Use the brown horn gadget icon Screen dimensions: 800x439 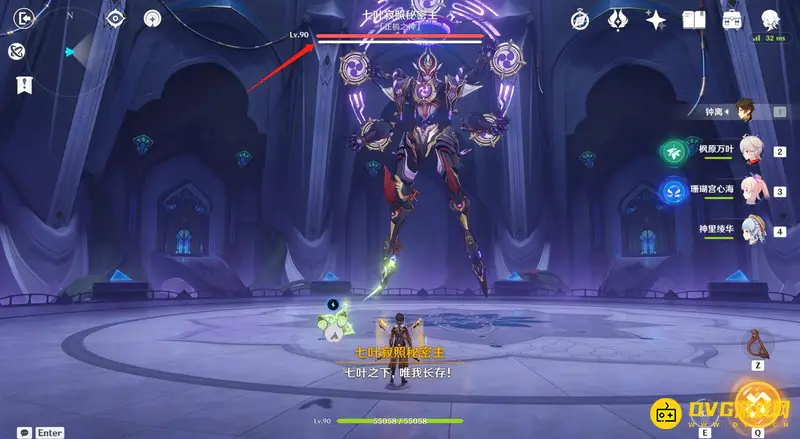[x=759, y=346]
